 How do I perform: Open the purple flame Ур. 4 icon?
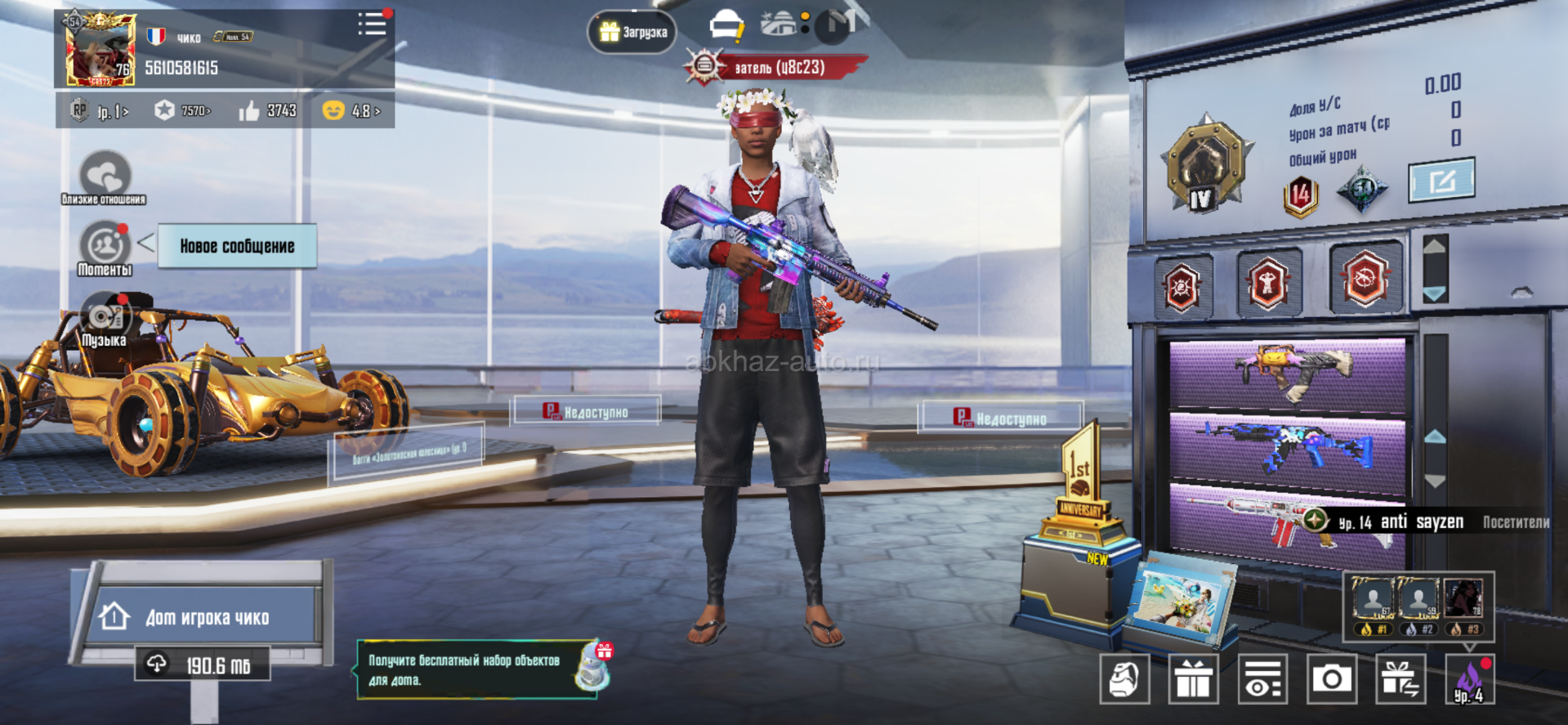(1469, 679)
